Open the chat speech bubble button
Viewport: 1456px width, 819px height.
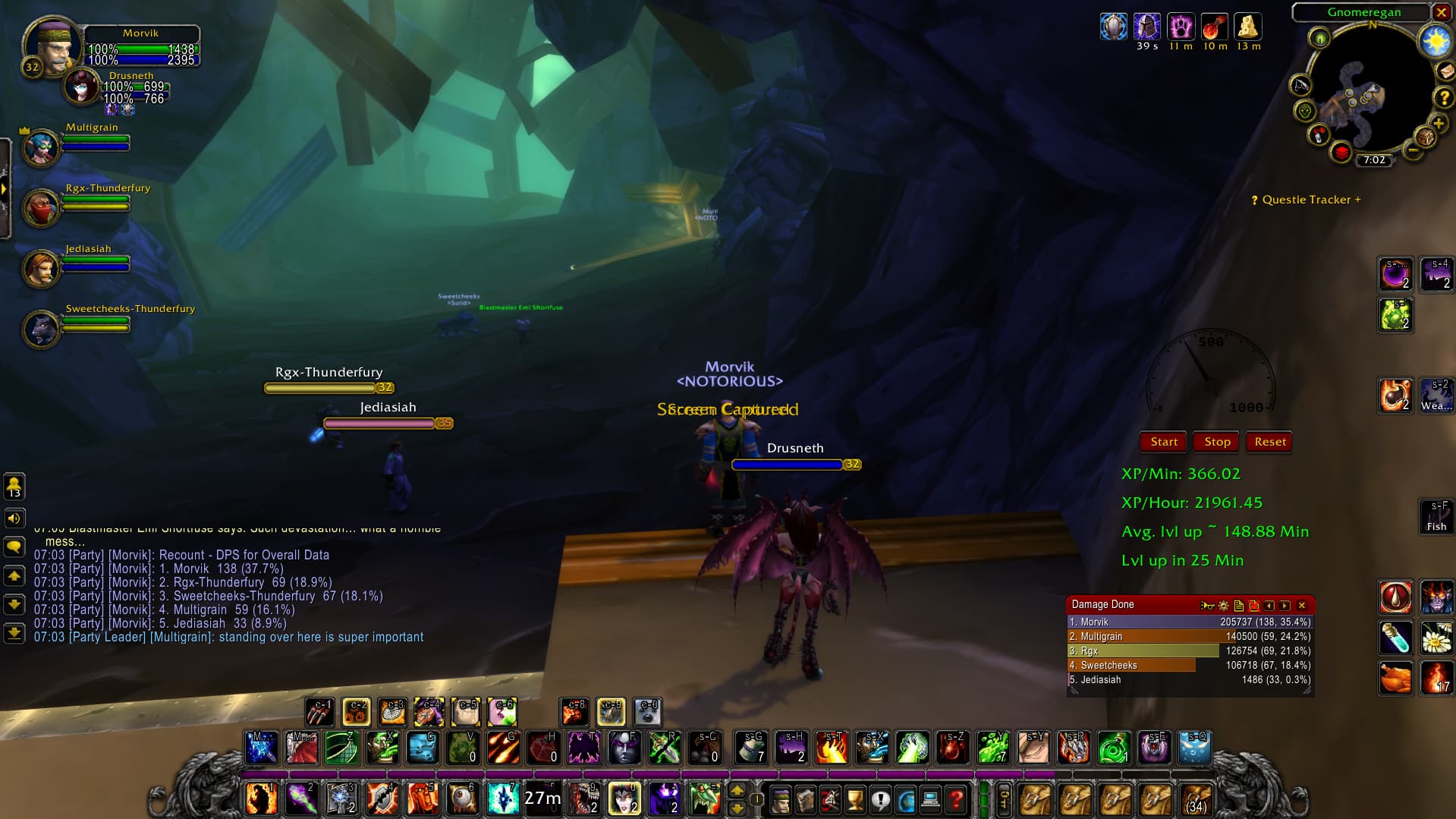coord(14,547)
